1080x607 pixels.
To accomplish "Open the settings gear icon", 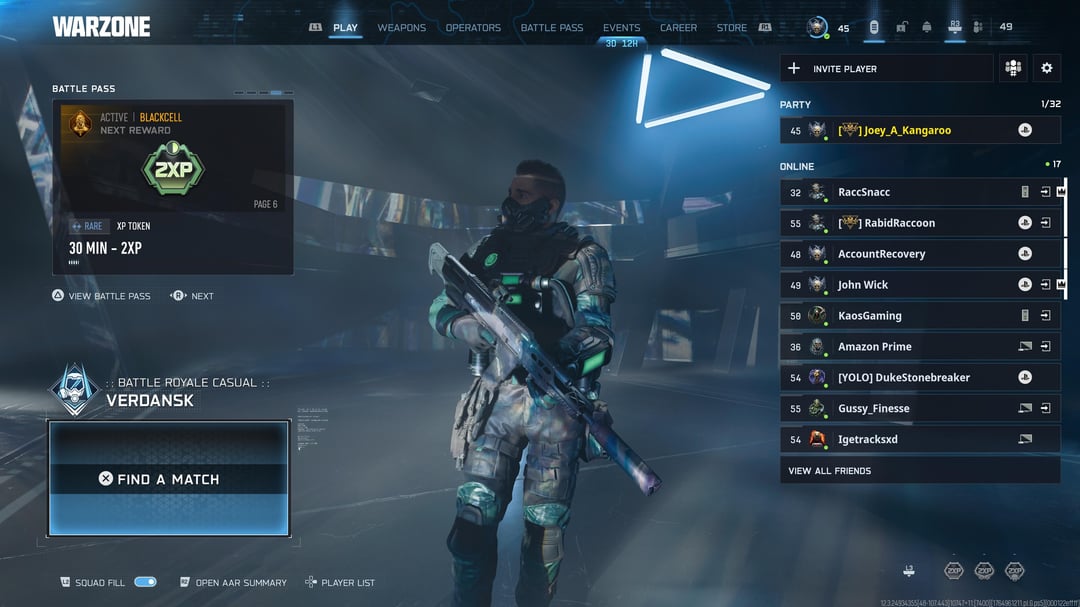I will [x=1046, y=68].
